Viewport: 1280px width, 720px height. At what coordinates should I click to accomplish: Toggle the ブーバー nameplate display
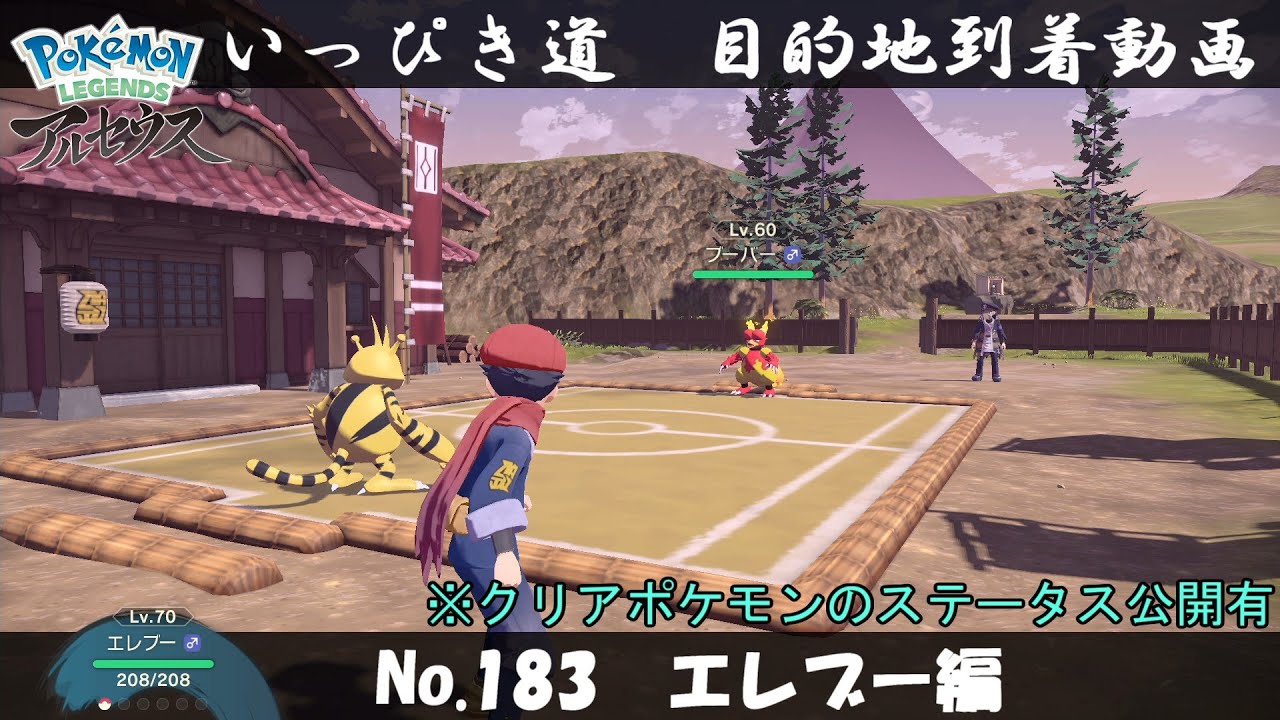pos(741,254)
